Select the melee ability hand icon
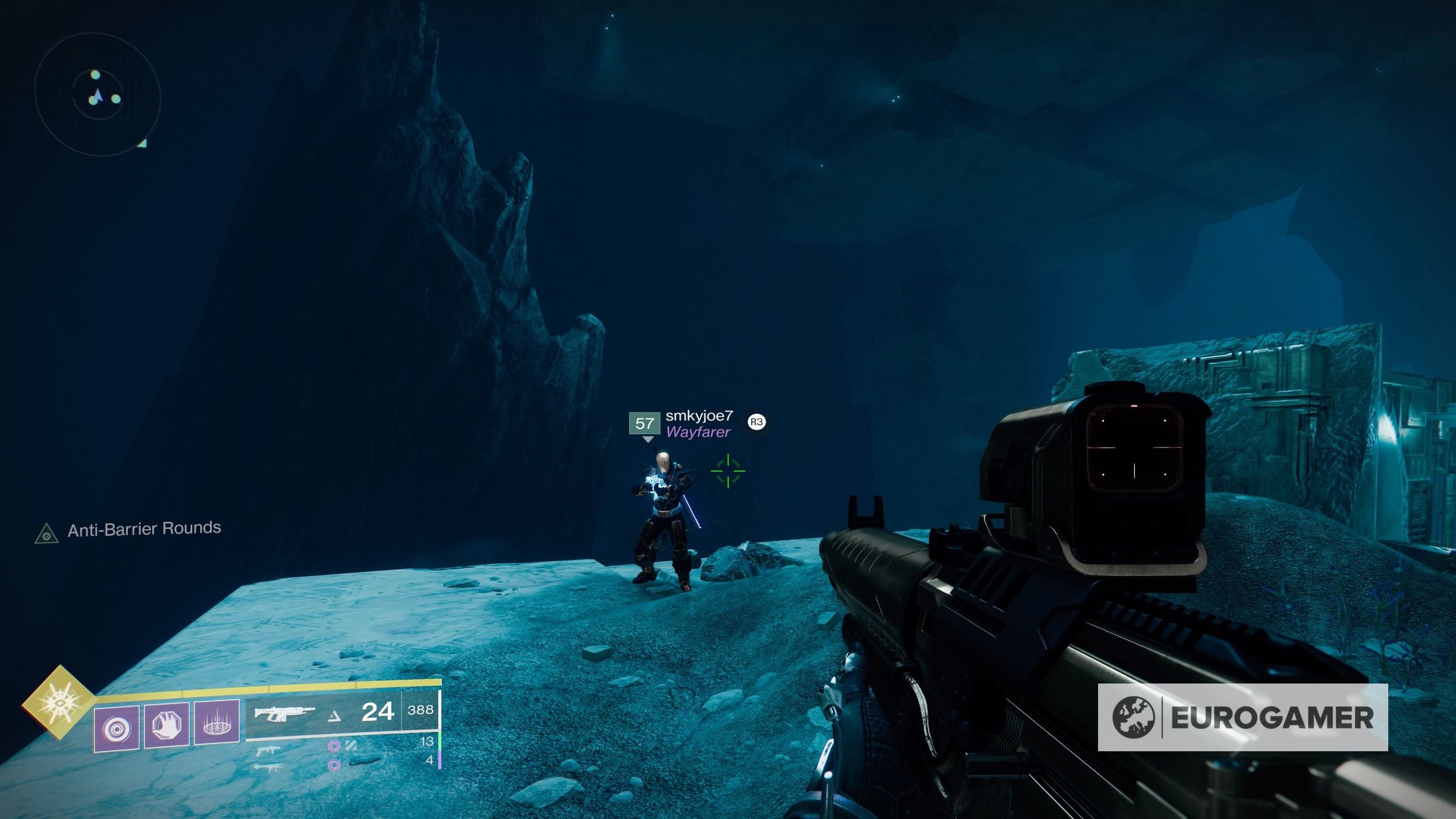Viewport: 1456px width, 819px height. click(166, 724)
